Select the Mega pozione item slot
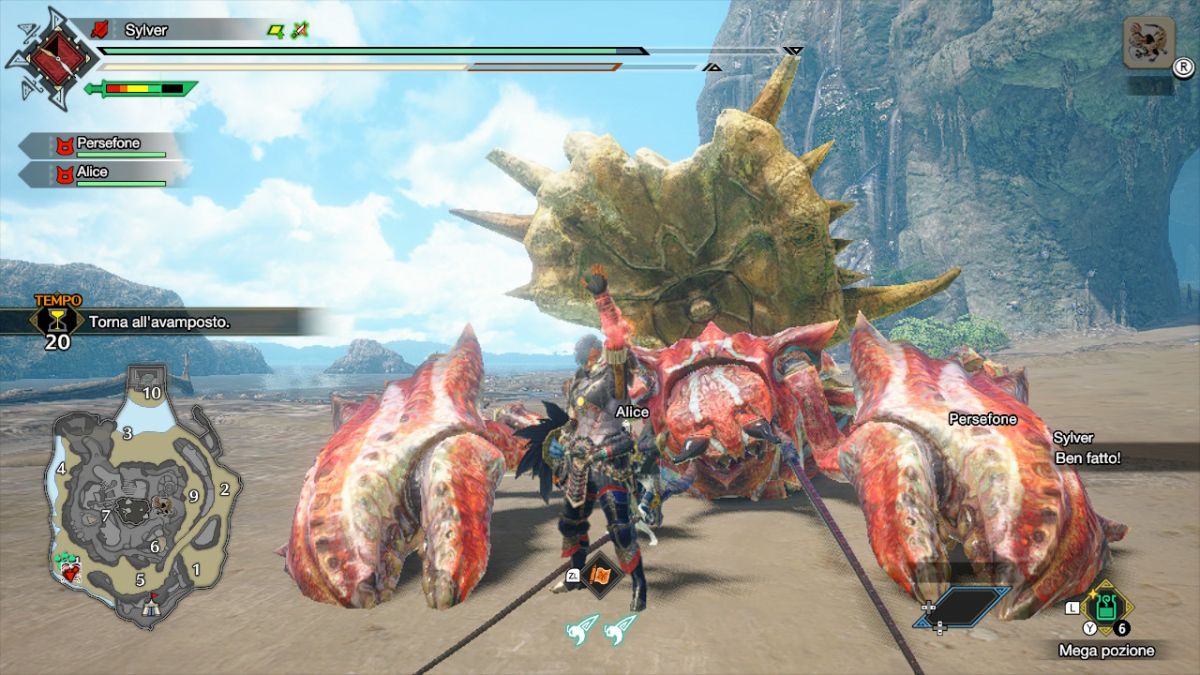Image resolution: width=1200 pixels, height=675 pixels. click(1106, 608)
